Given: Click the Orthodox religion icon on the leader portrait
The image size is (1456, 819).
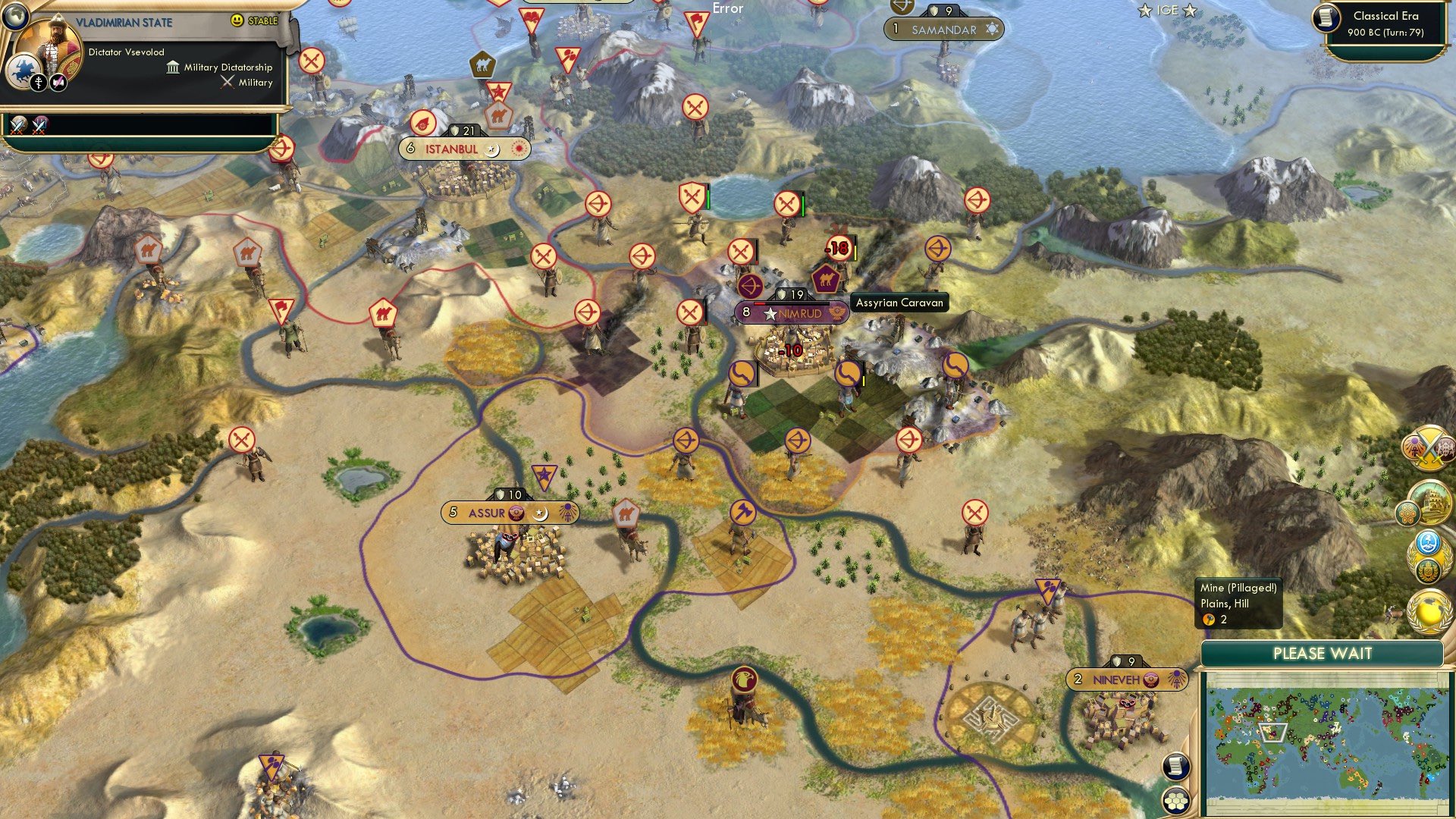Looking at the screenshot, I should point(39,83).
